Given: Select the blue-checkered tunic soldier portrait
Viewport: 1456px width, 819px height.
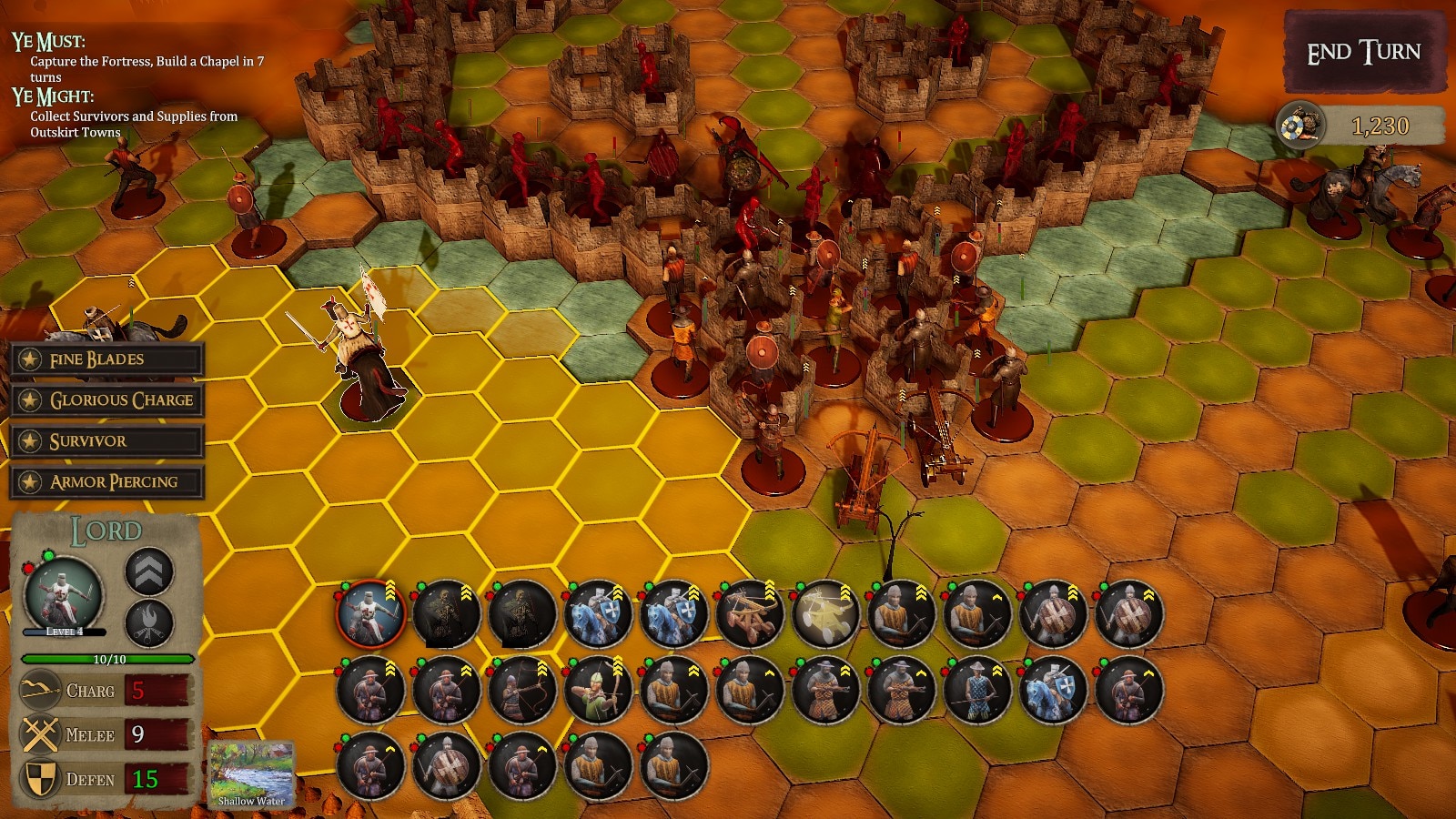Looking at the screenshot, I should tap(976, 691).
